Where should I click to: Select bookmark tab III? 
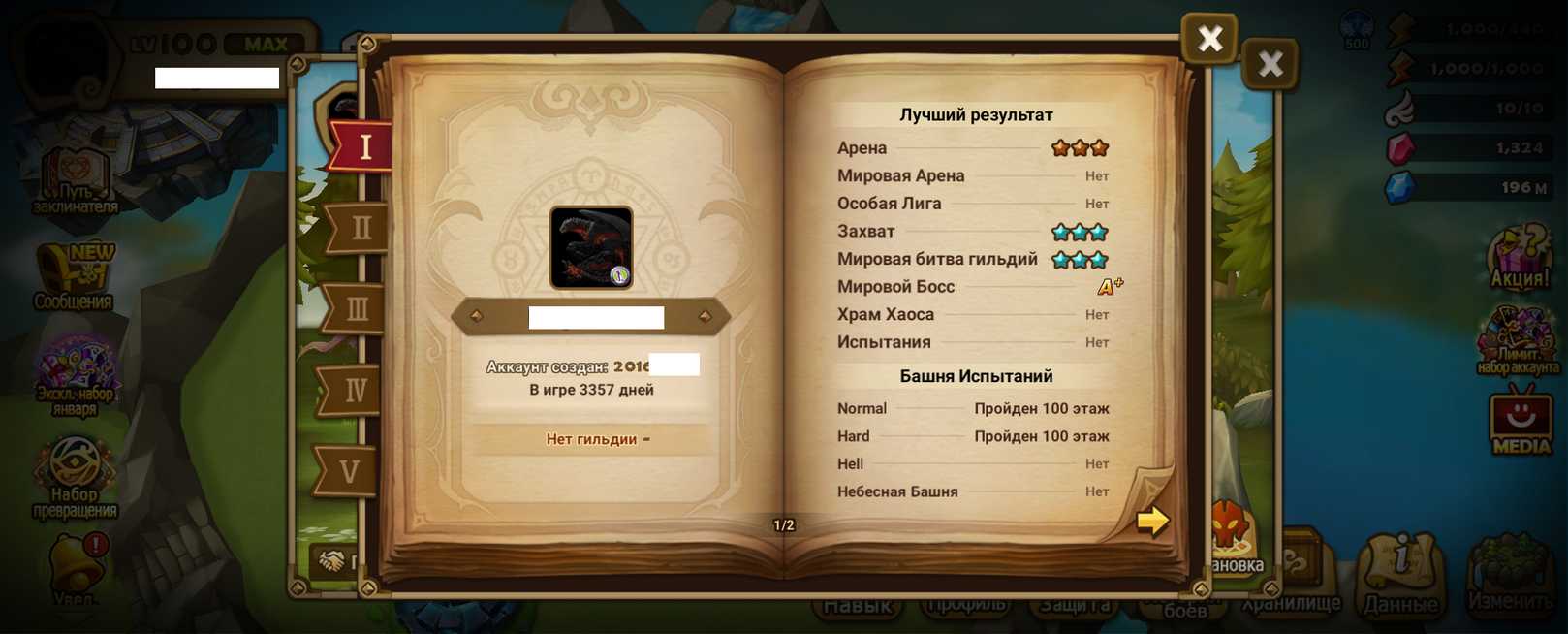pos(356,309)
